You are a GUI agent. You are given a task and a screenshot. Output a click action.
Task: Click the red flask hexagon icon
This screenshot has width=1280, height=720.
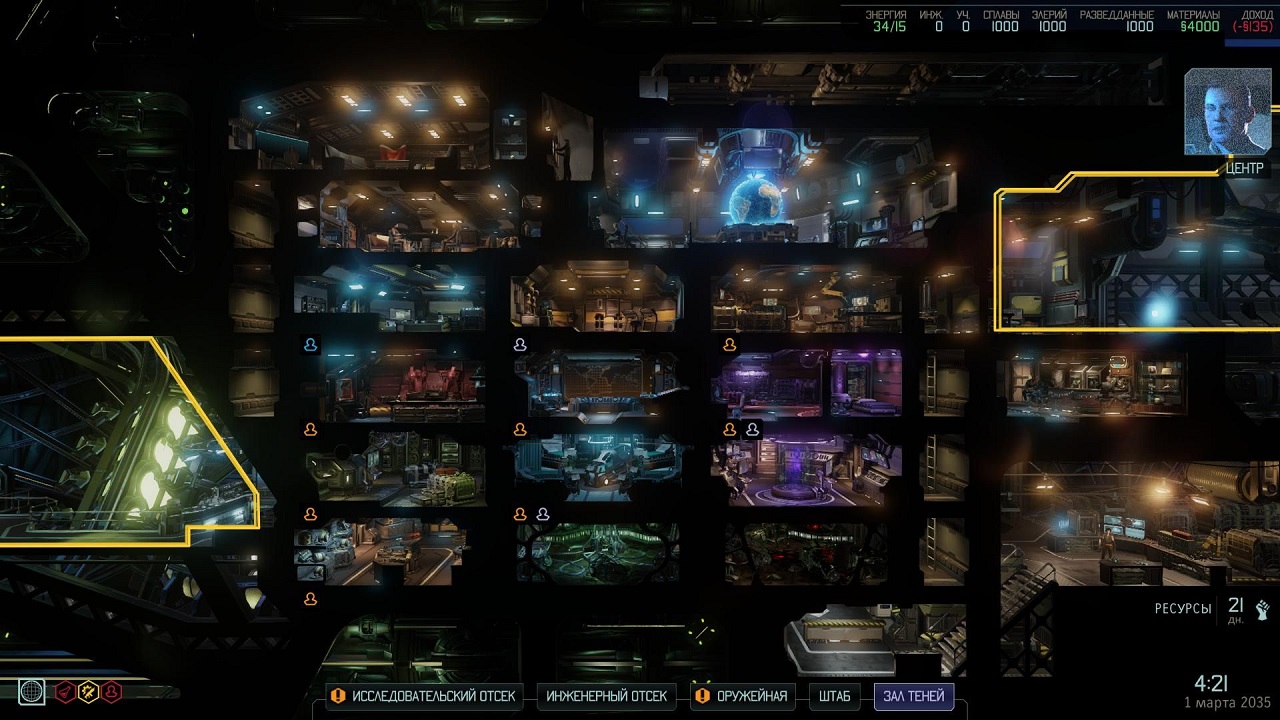(66, 691)
